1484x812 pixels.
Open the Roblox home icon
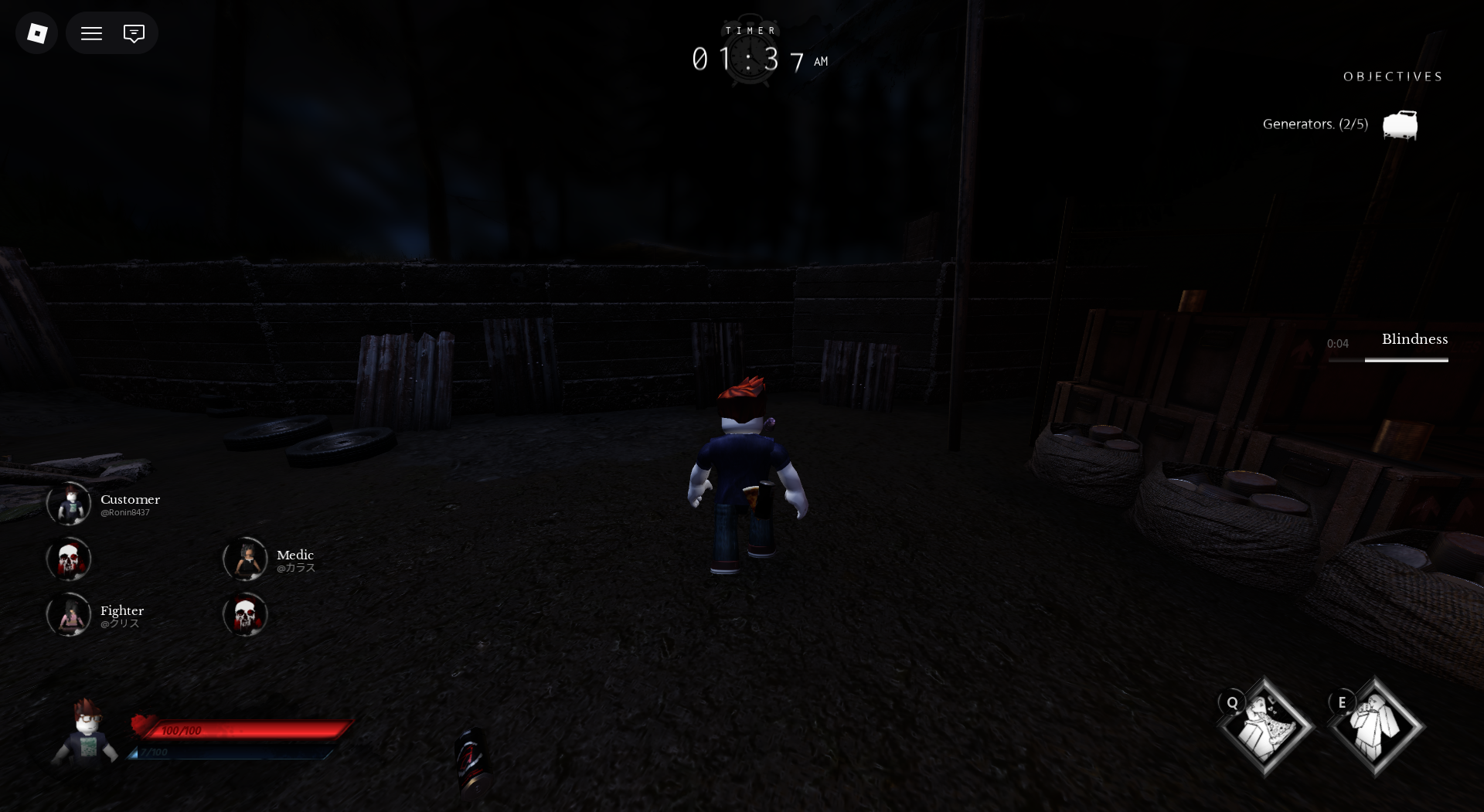point(36,32)
